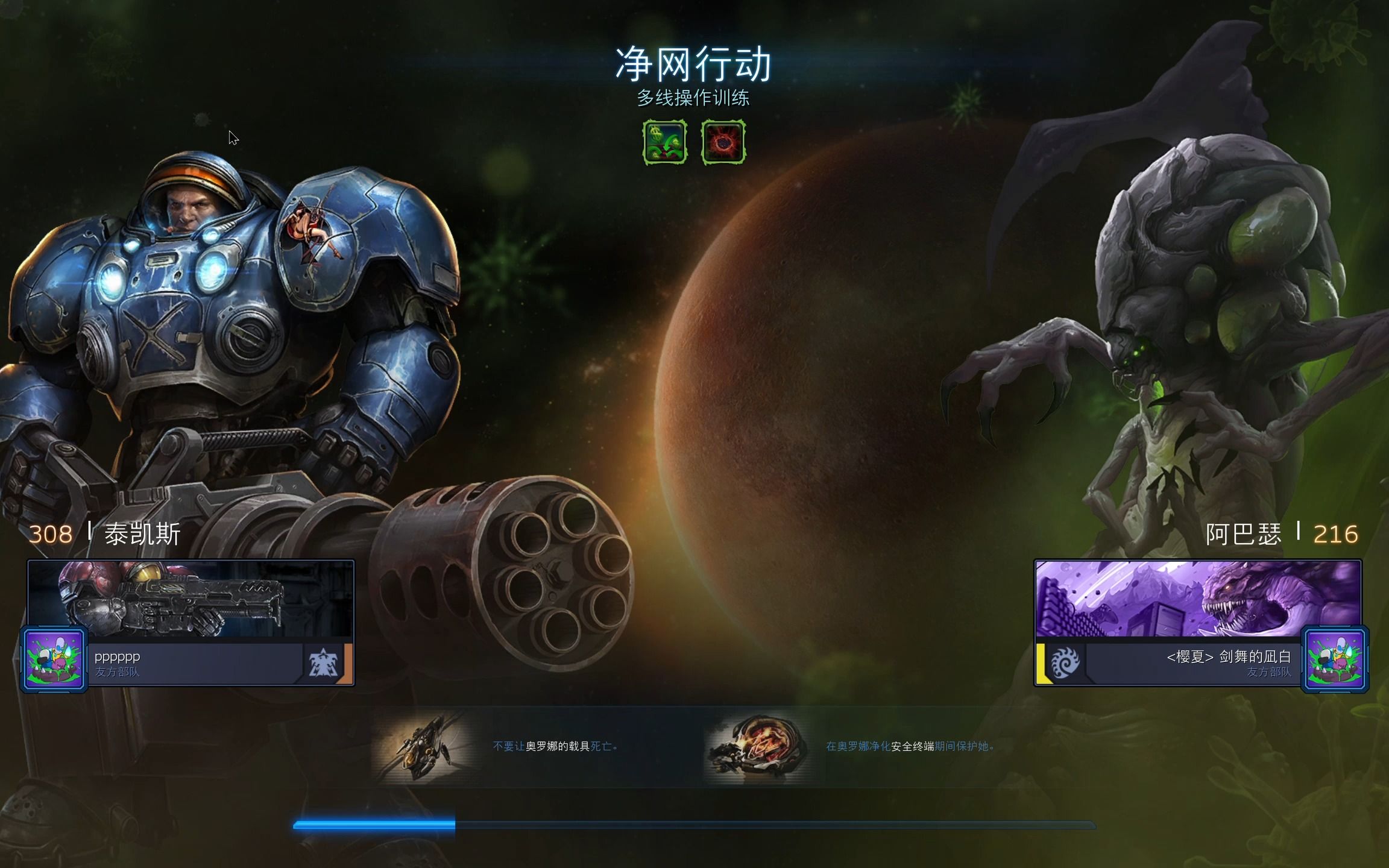Image resolution: width=1389 pixels, height=868 pixels.
Task: Click the avatar portrait beside pppppp
Action: [x=54, y=659]
